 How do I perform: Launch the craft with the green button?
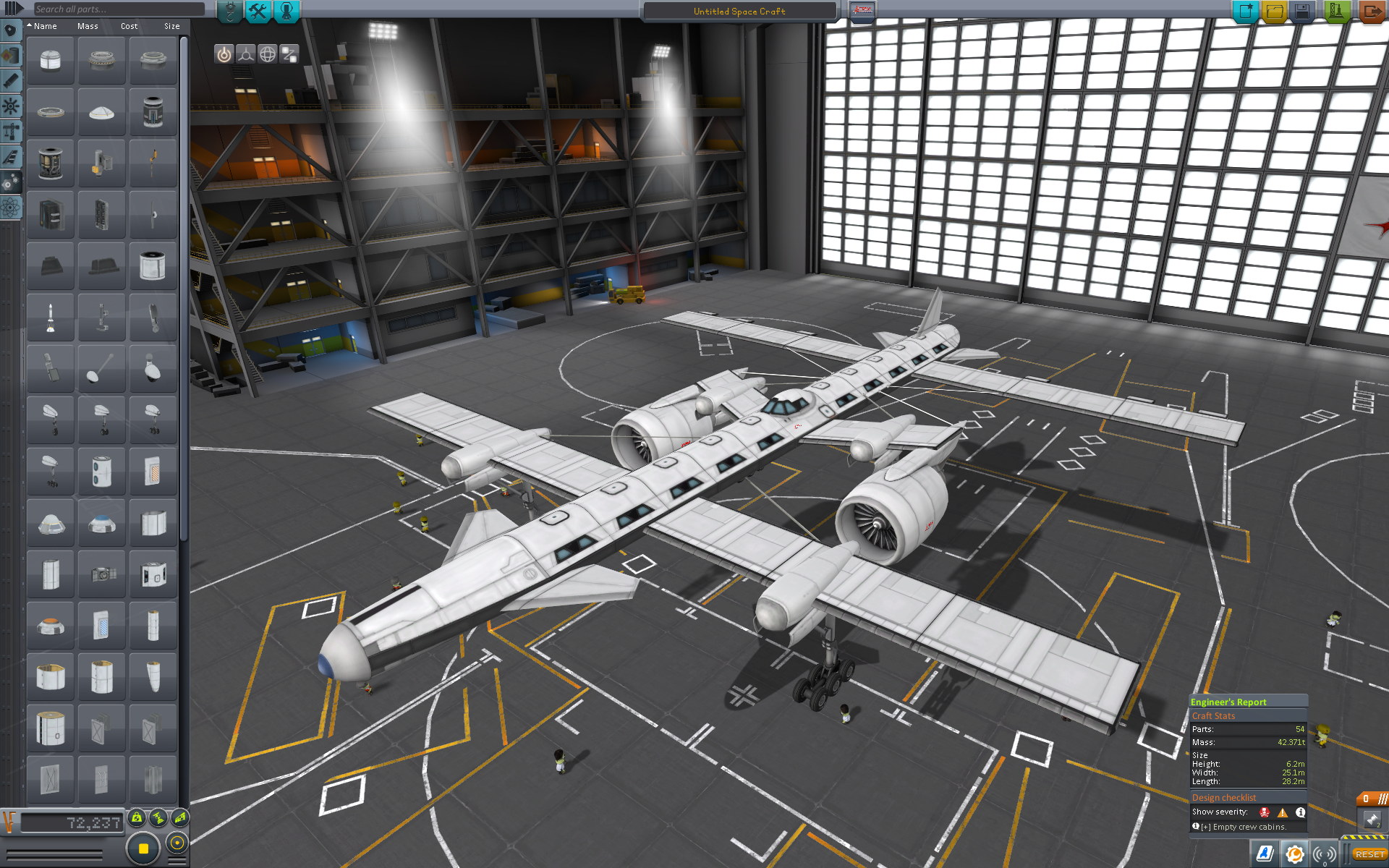point(1336,12)
